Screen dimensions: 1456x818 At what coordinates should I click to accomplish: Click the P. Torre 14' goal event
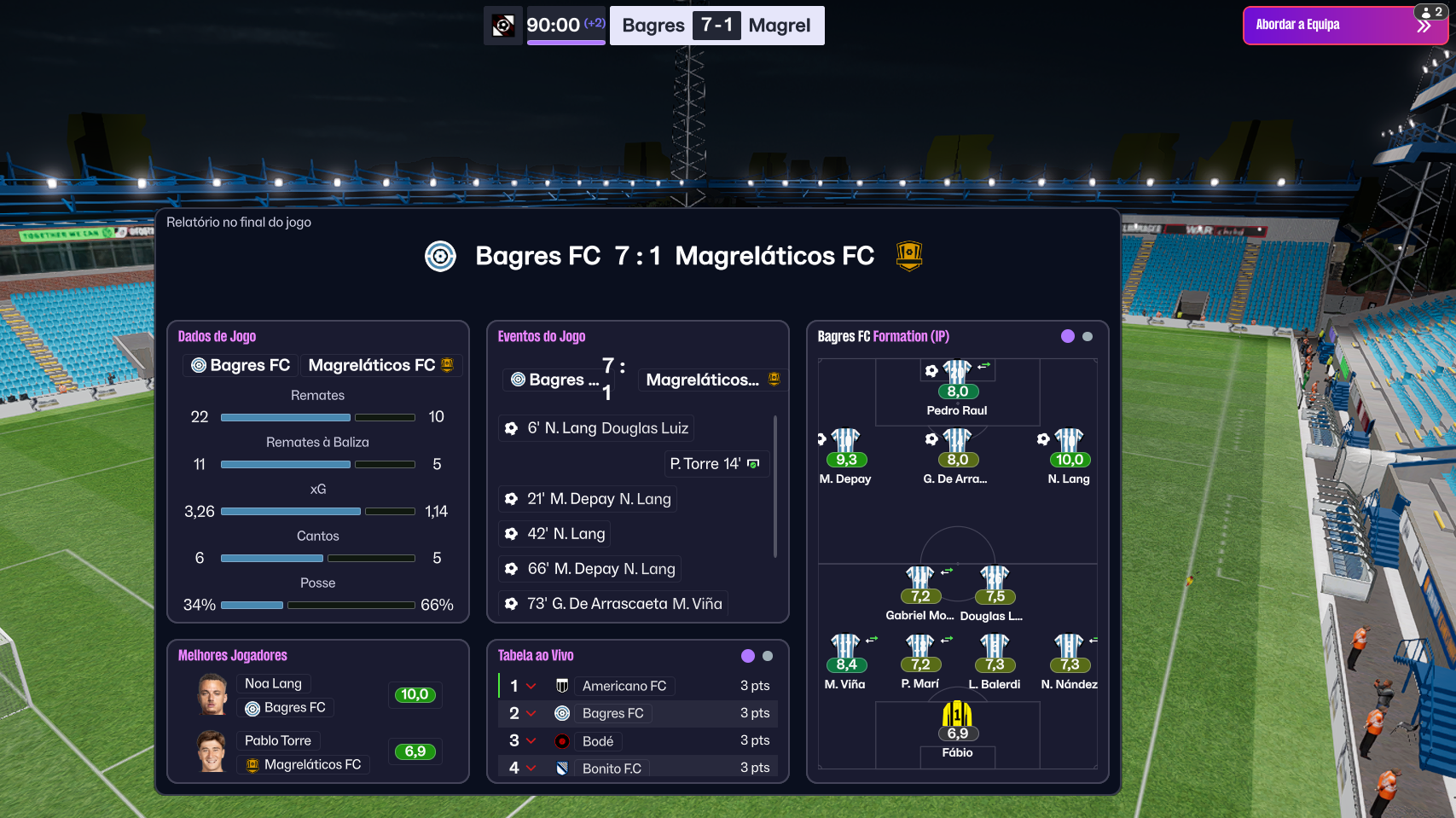[x=715, y=464]
